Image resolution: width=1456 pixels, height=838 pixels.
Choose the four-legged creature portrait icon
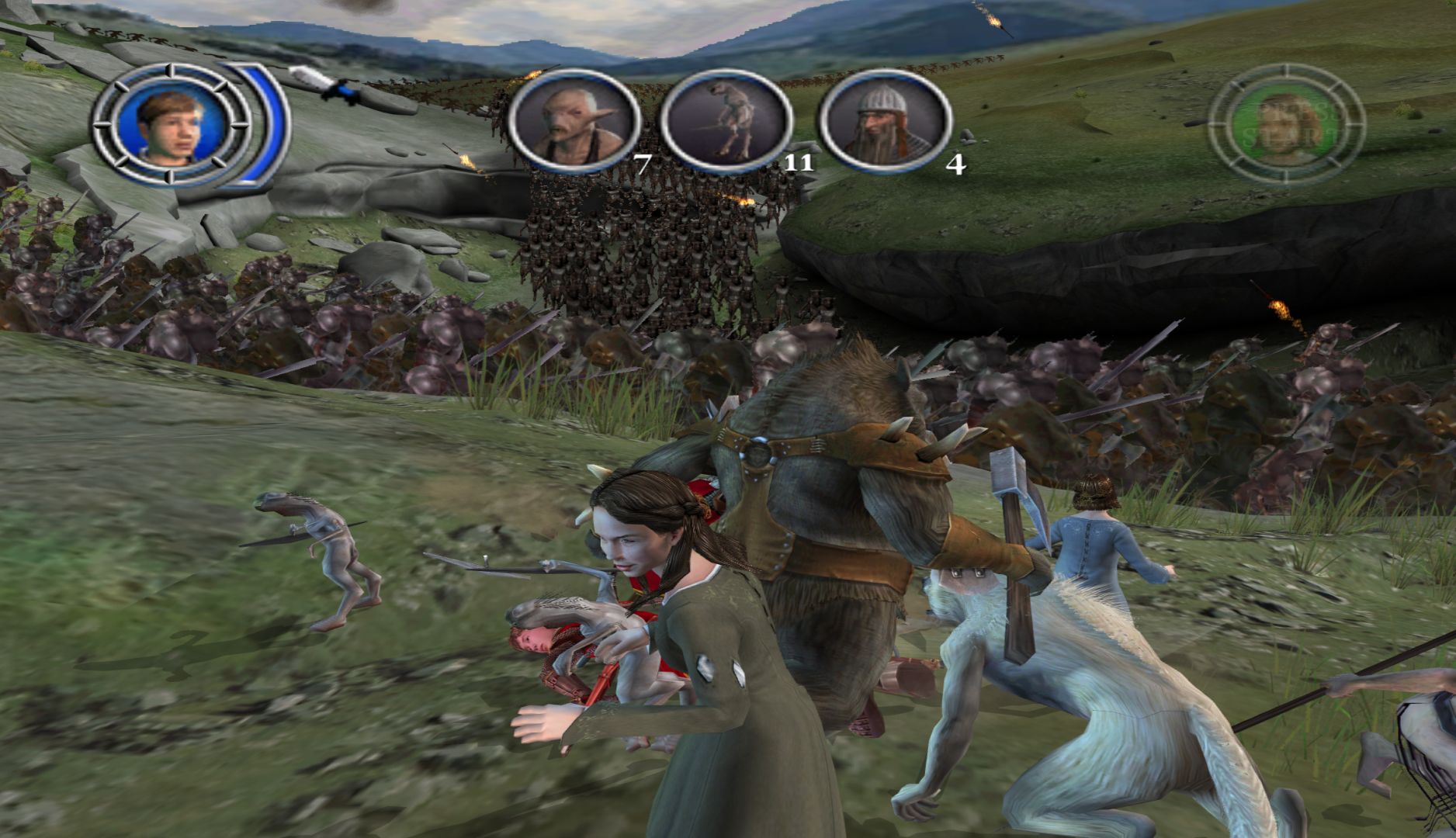point(726,122)
